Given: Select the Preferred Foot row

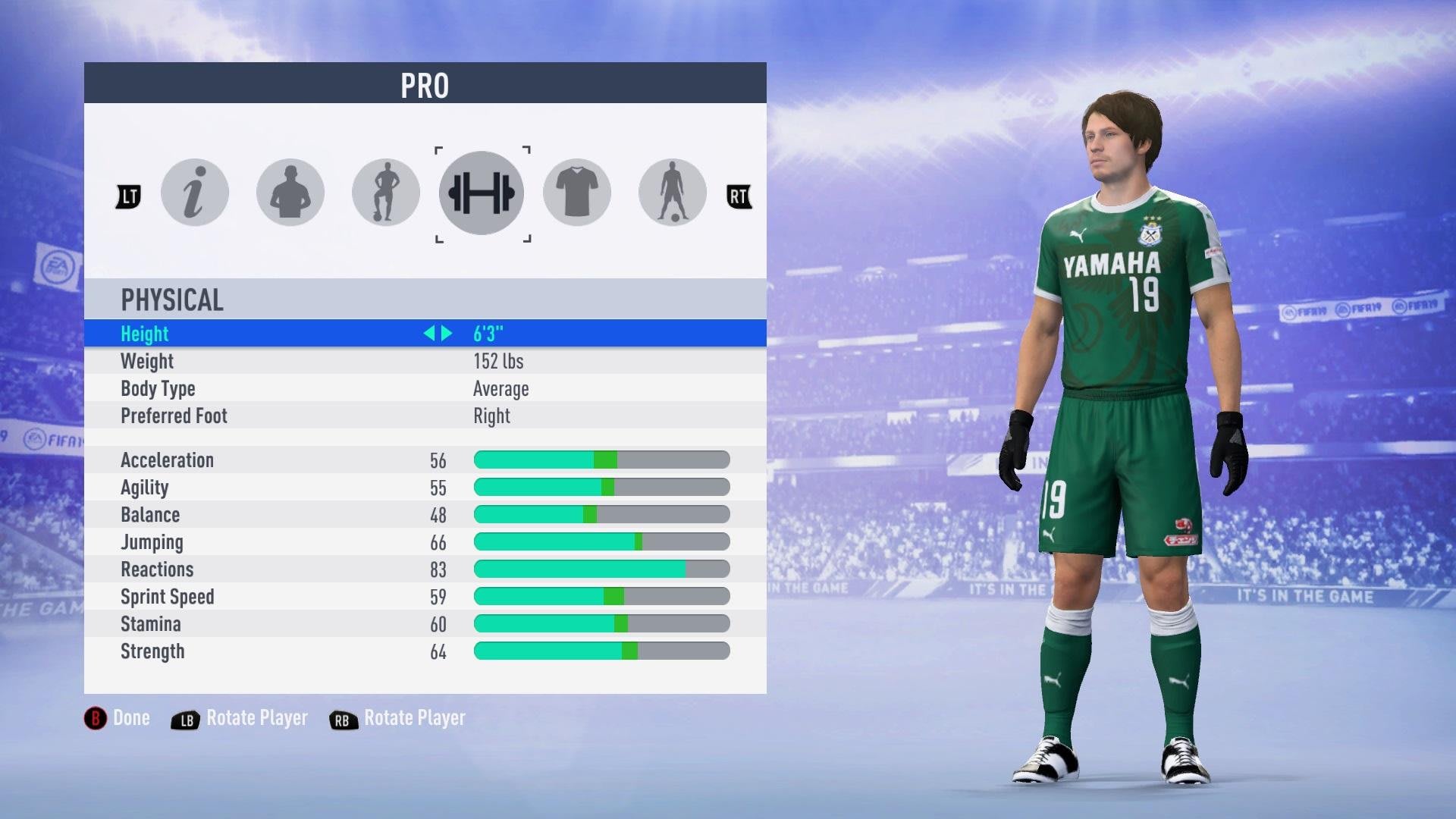Looking at the screenshot, I should 425,416.
